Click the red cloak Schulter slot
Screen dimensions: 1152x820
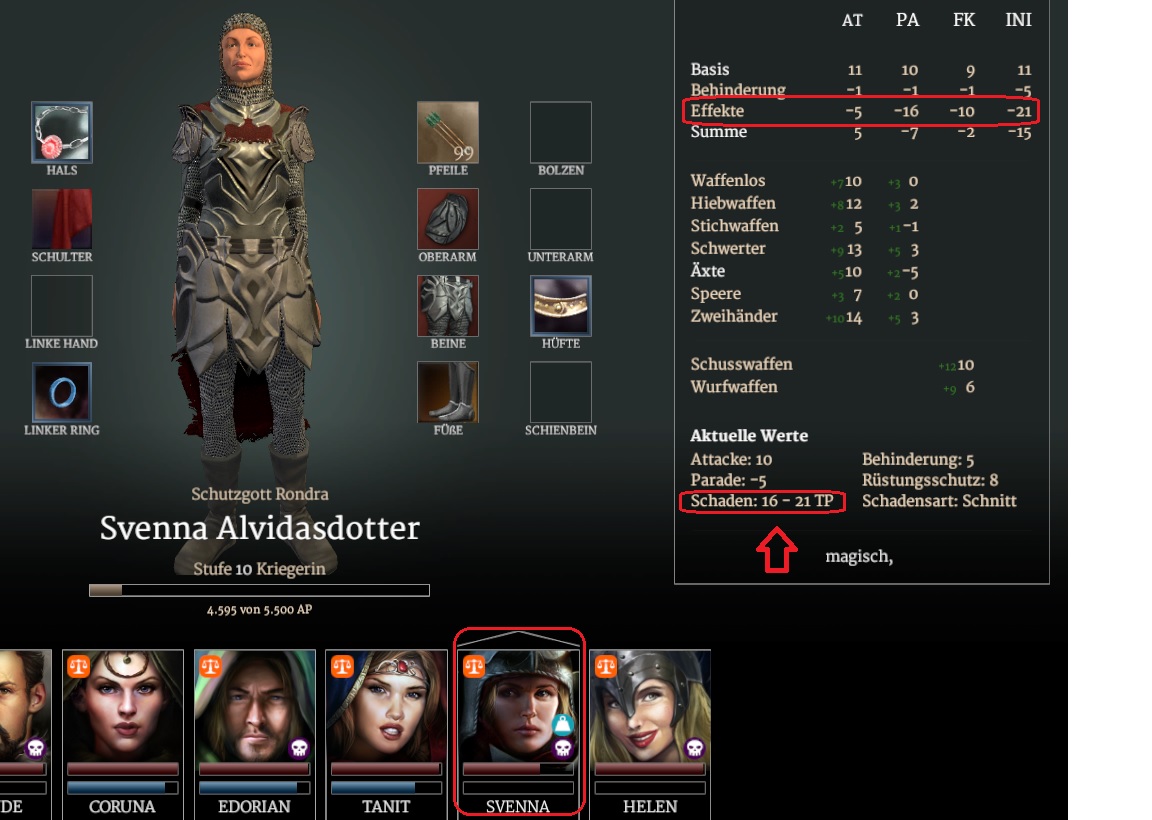click(x=62, y=219)
